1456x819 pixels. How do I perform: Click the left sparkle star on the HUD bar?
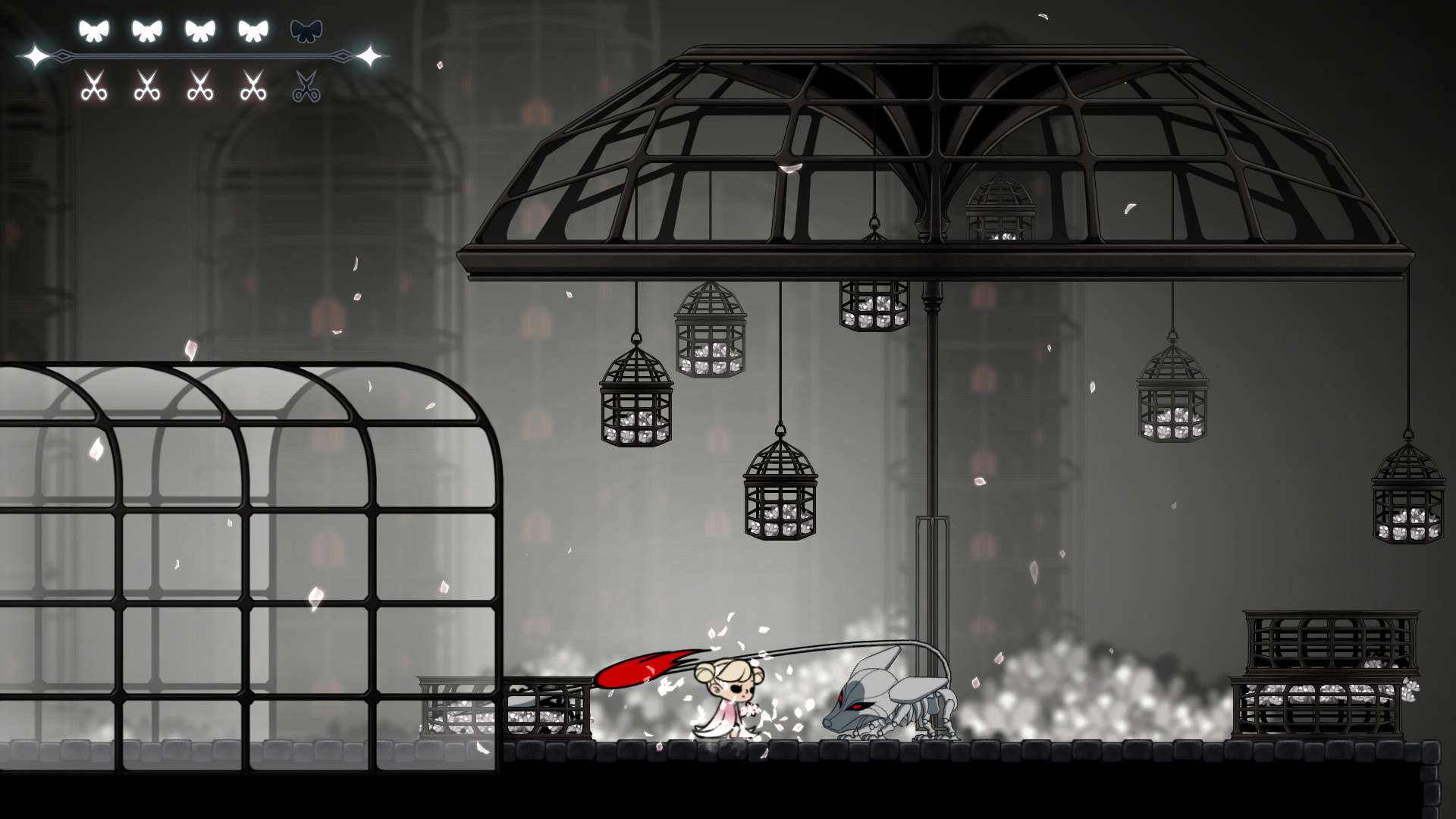coord(36,55)
